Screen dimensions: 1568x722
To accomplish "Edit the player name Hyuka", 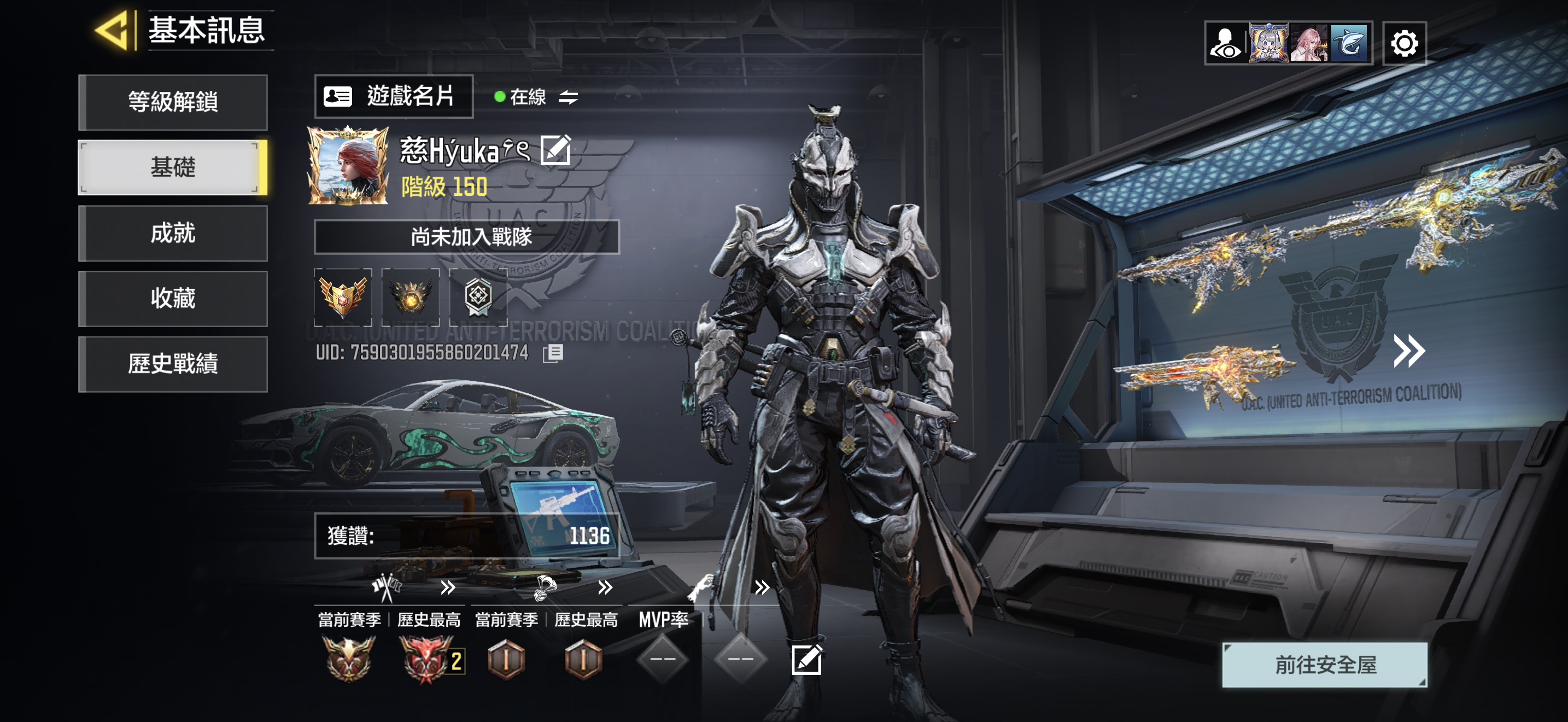I will pyautogui.click(x=555, y=150).
